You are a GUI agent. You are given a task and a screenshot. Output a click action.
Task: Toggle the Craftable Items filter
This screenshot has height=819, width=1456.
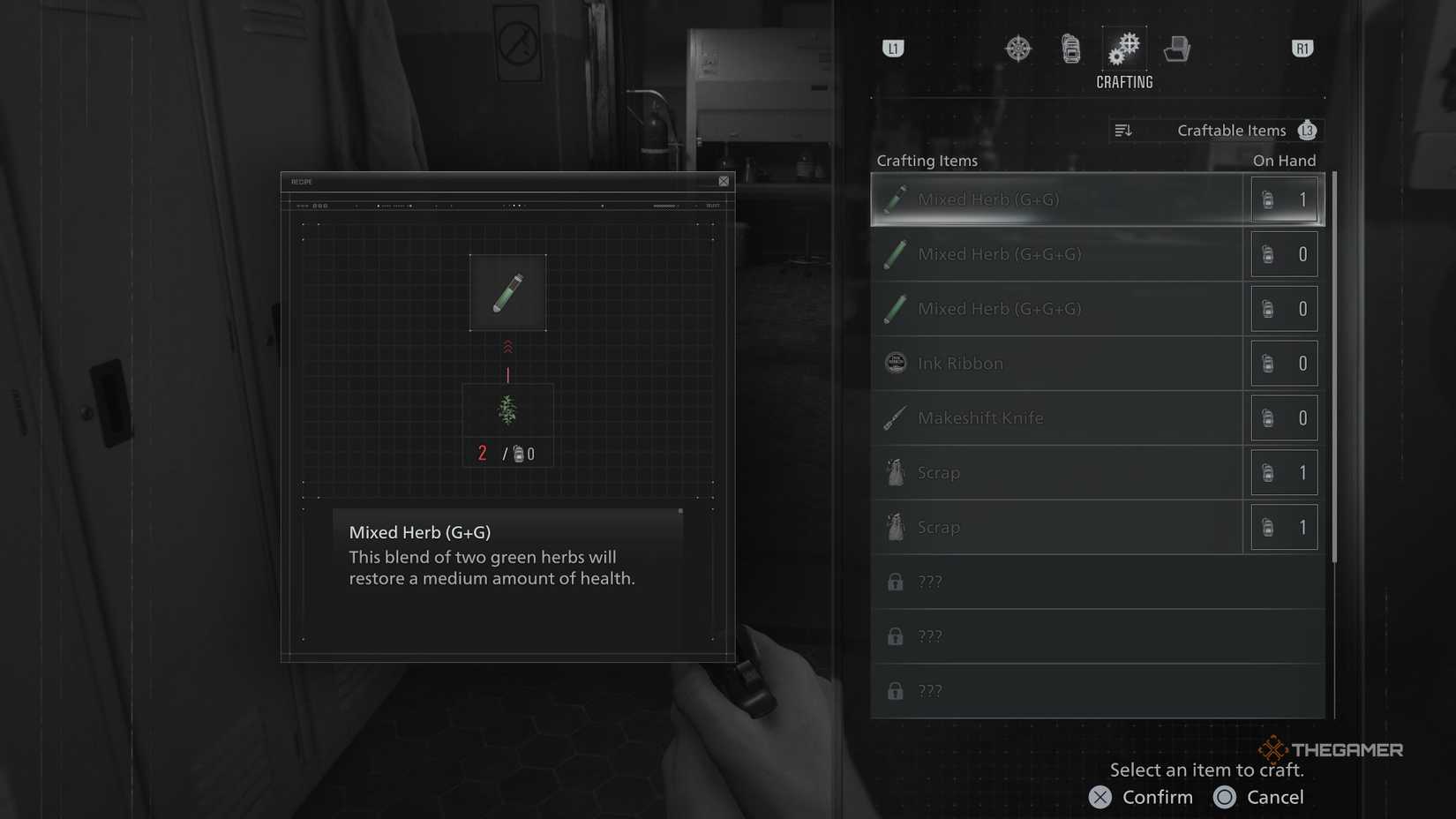pos(1231,130)
